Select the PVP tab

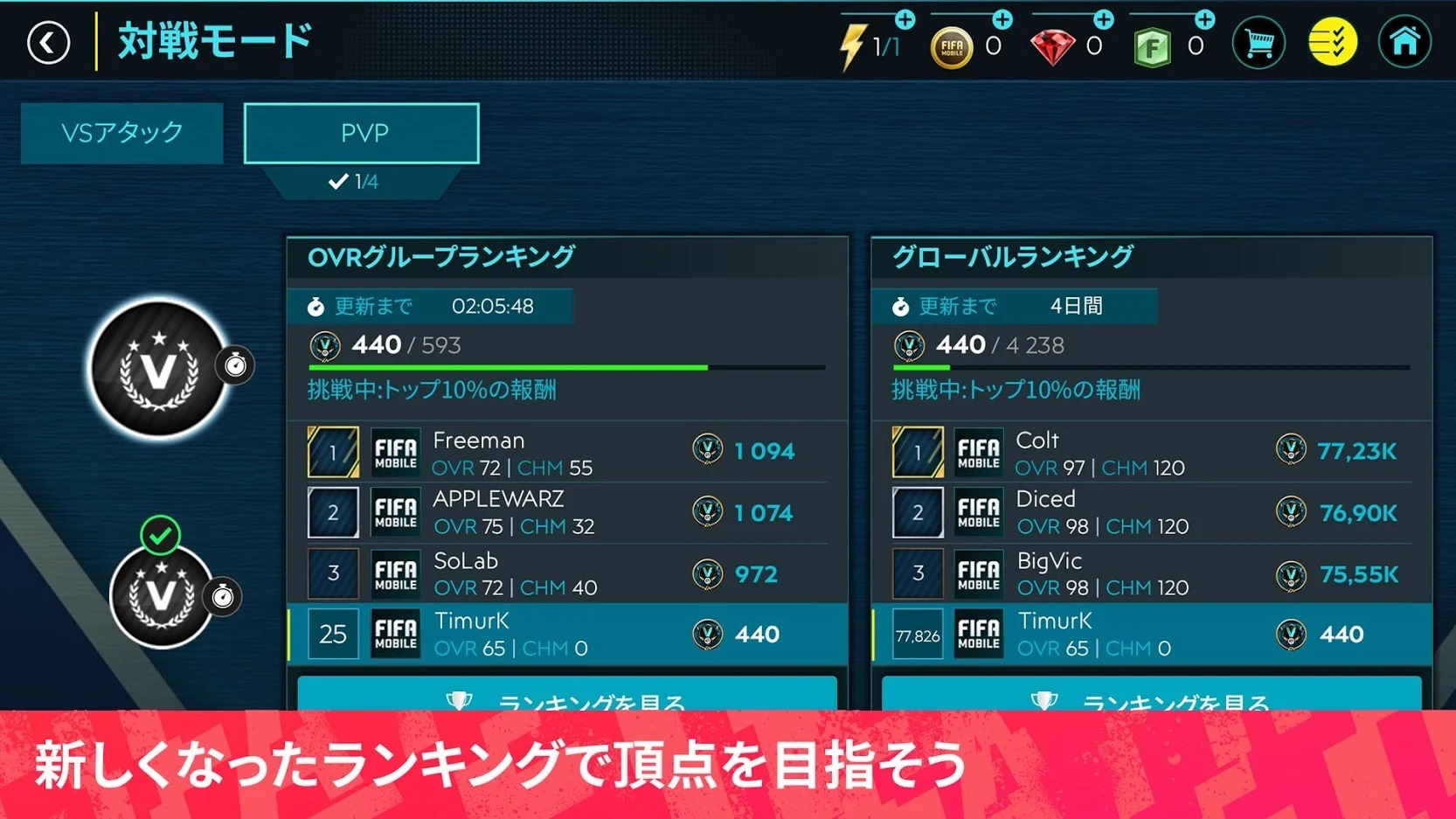(361, 133)
